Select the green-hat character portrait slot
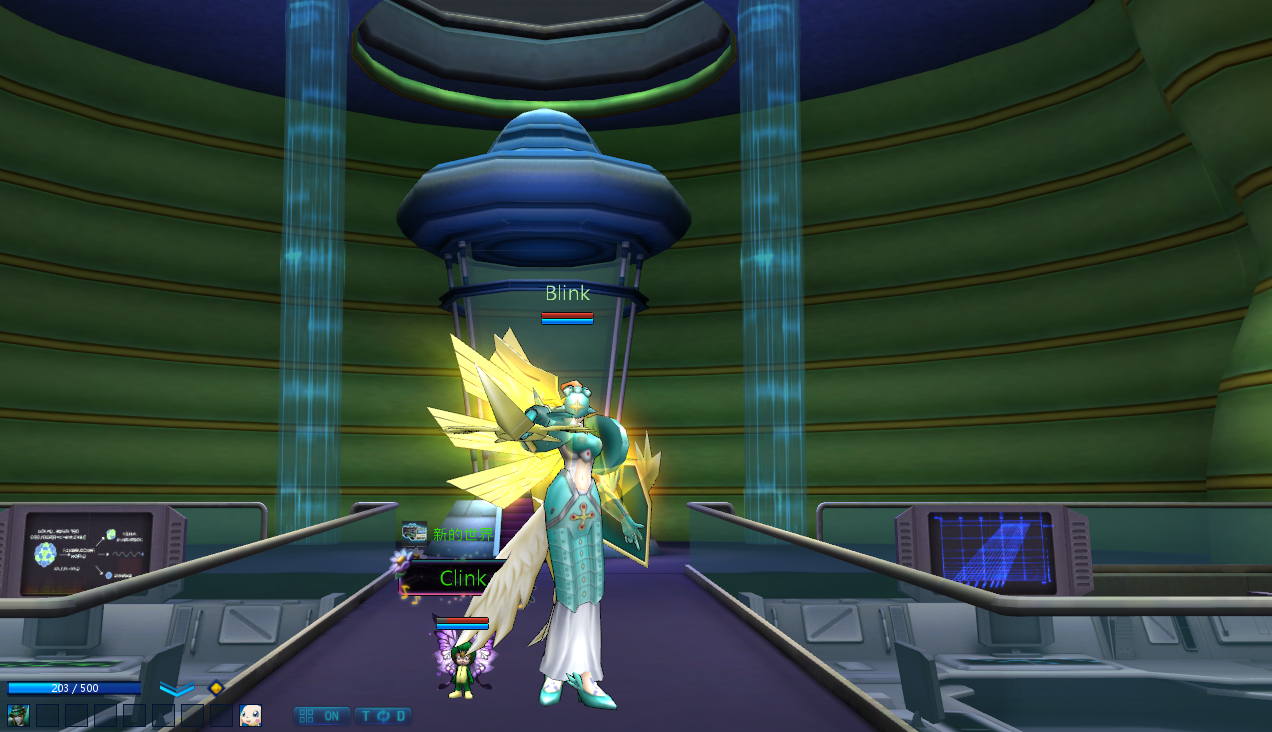1272x732 pixels. (x=18, y=715)
